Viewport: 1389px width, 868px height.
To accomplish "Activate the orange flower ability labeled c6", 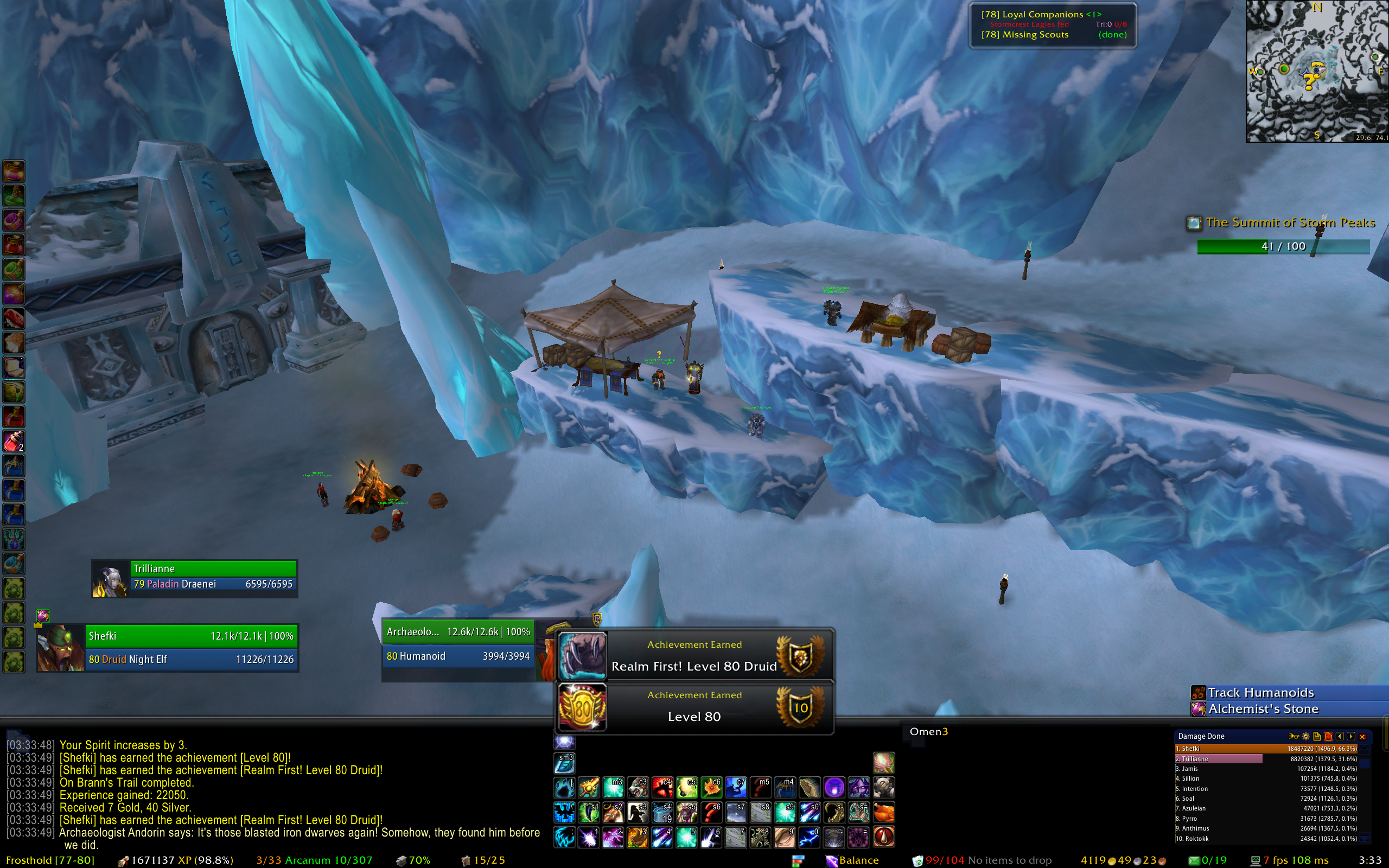I will pos(712,788).
